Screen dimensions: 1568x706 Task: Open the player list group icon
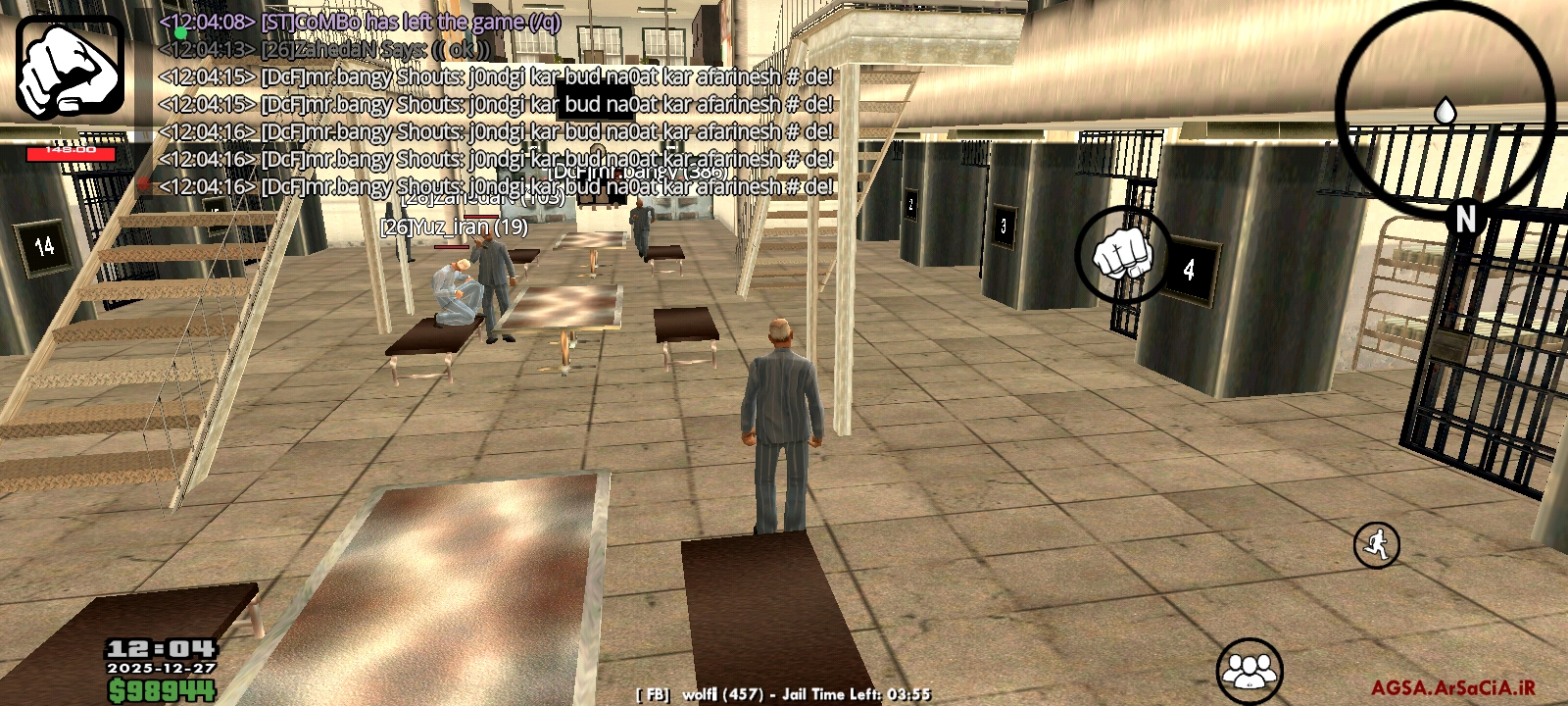pos(1249,671)
